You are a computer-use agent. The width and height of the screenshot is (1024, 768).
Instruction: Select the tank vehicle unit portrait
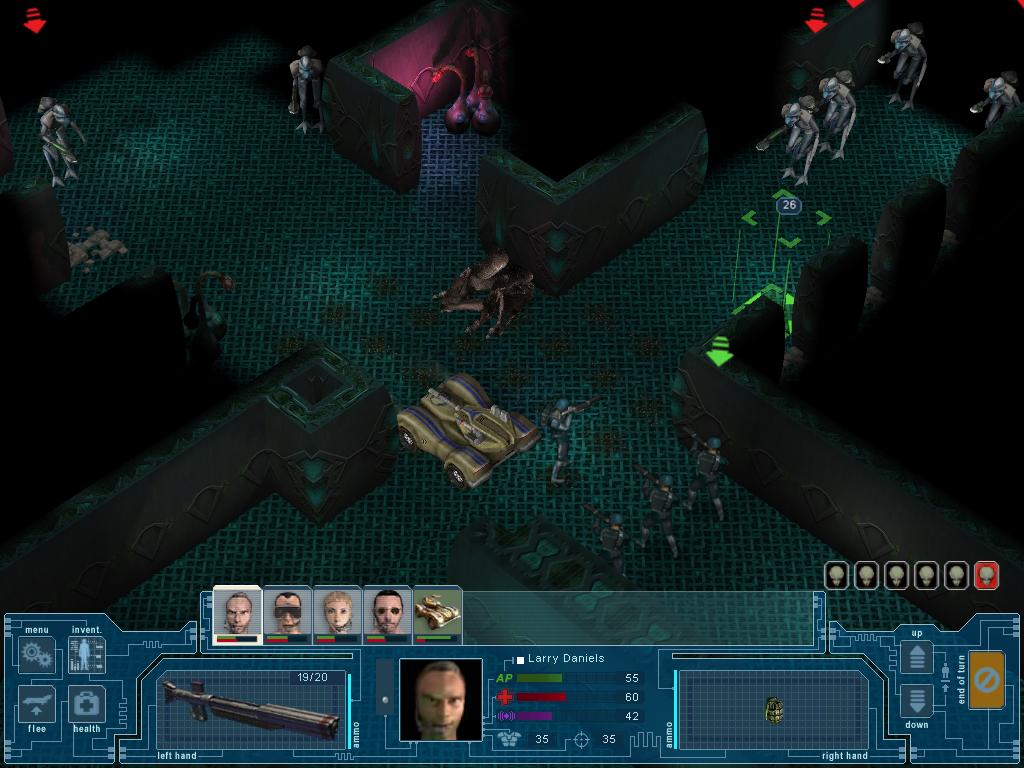coord(437,612)
